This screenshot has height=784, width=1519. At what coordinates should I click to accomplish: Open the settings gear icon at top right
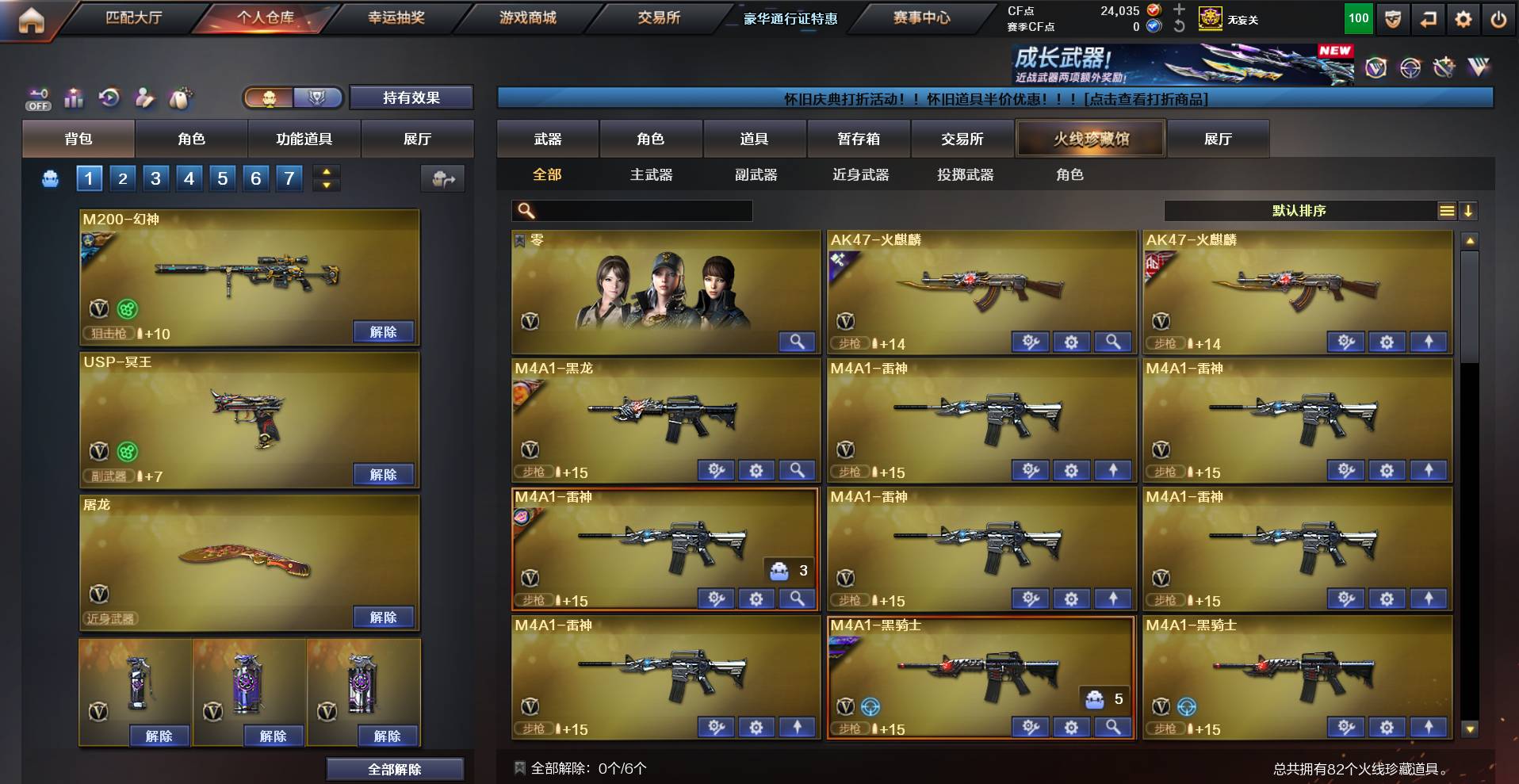pos(1464,17)
